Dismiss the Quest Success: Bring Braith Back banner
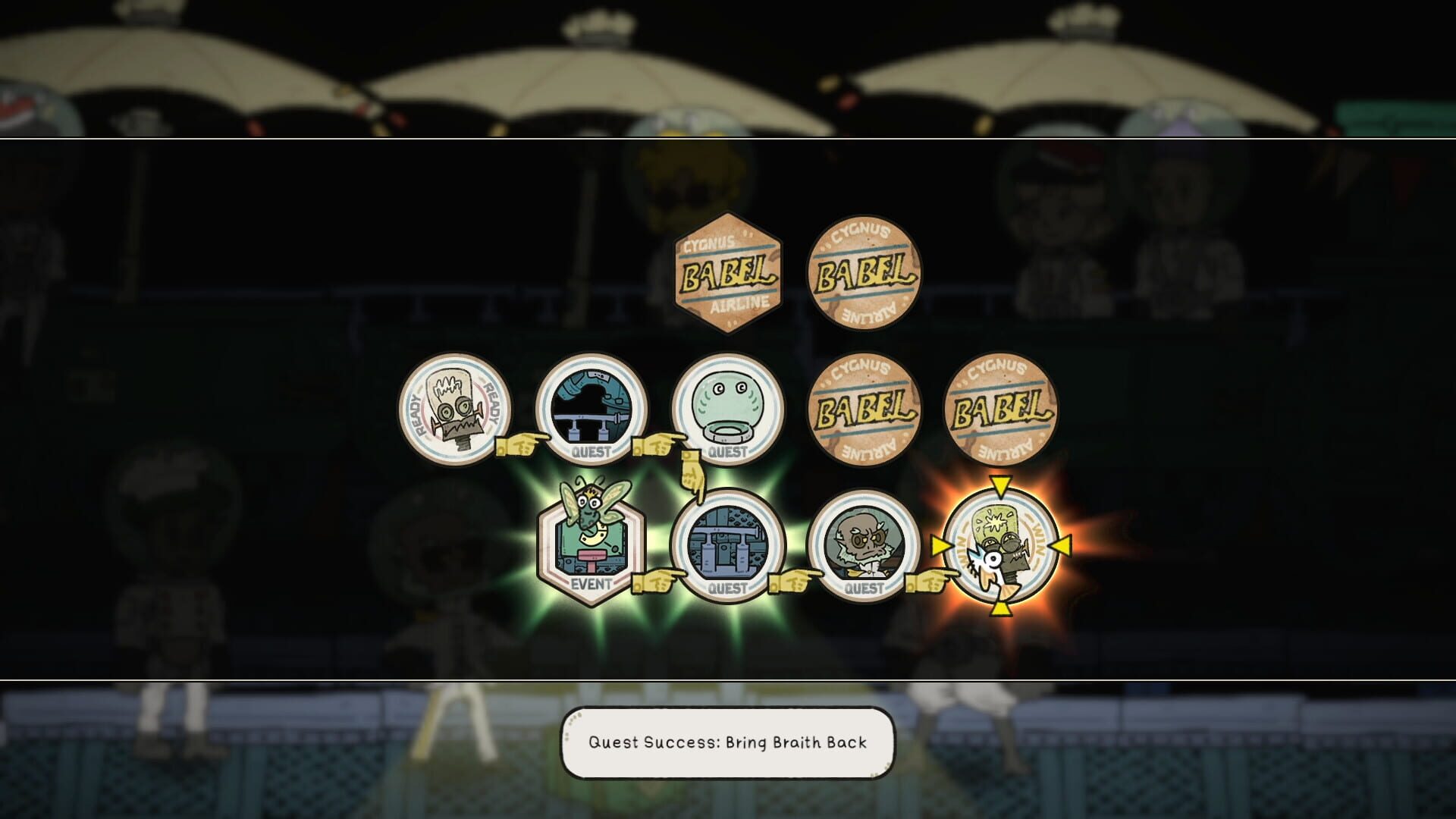The width and height of the screenshot is (1456, 819). click(728, 745)
